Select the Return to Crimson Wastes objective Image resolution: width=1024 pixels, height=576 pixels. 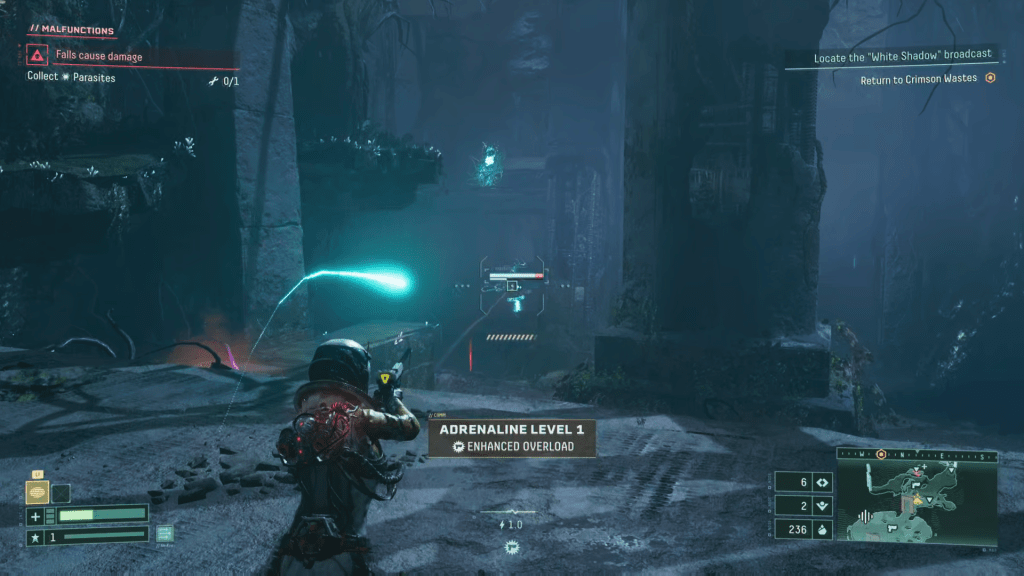[x=918, y=80]
